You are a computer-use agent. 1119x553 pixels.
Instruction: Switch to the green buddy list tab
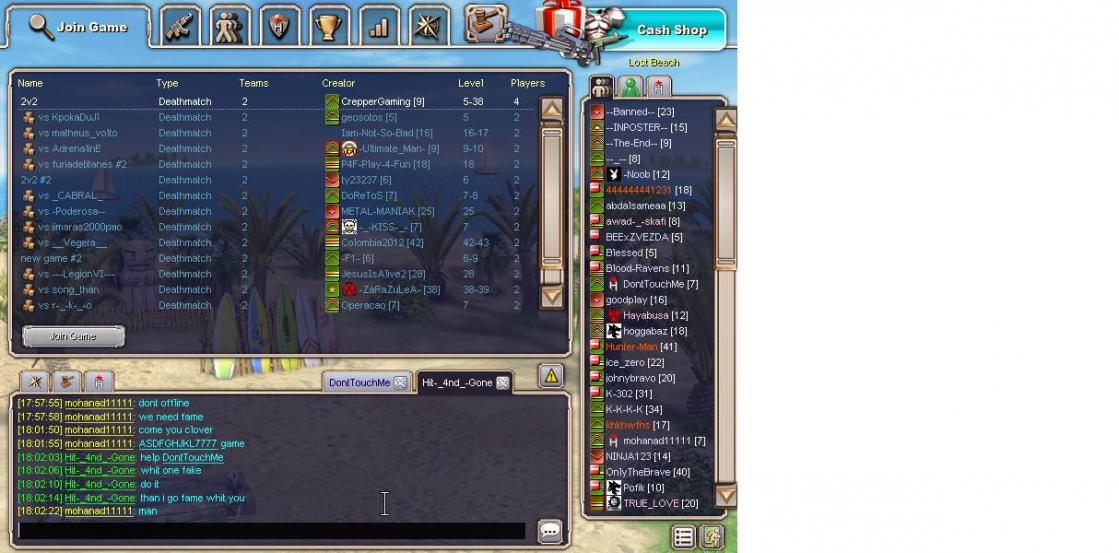(629, 87)
